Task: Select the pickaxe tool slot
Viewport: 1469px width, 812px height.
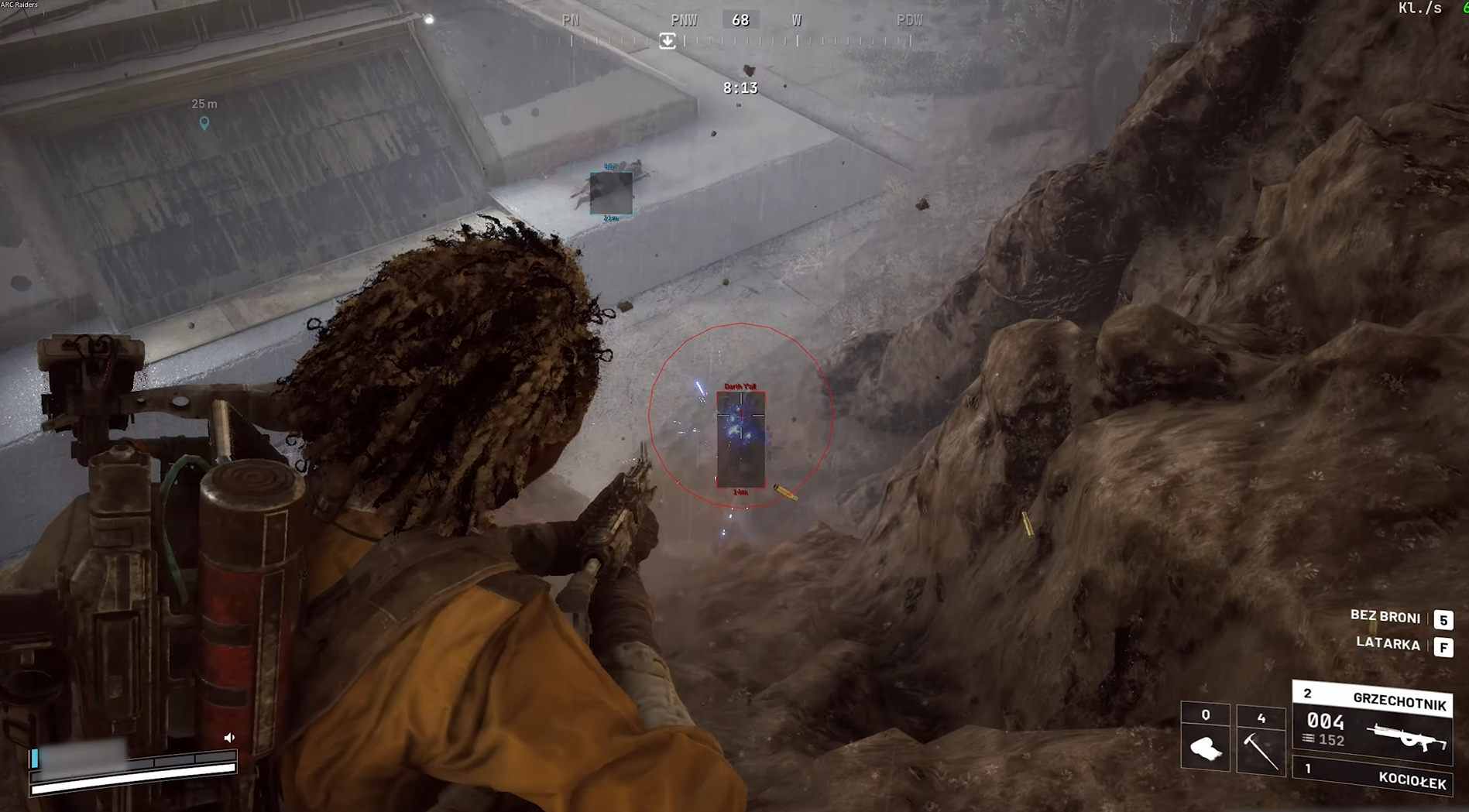Action: click(x=1260, y=740)
